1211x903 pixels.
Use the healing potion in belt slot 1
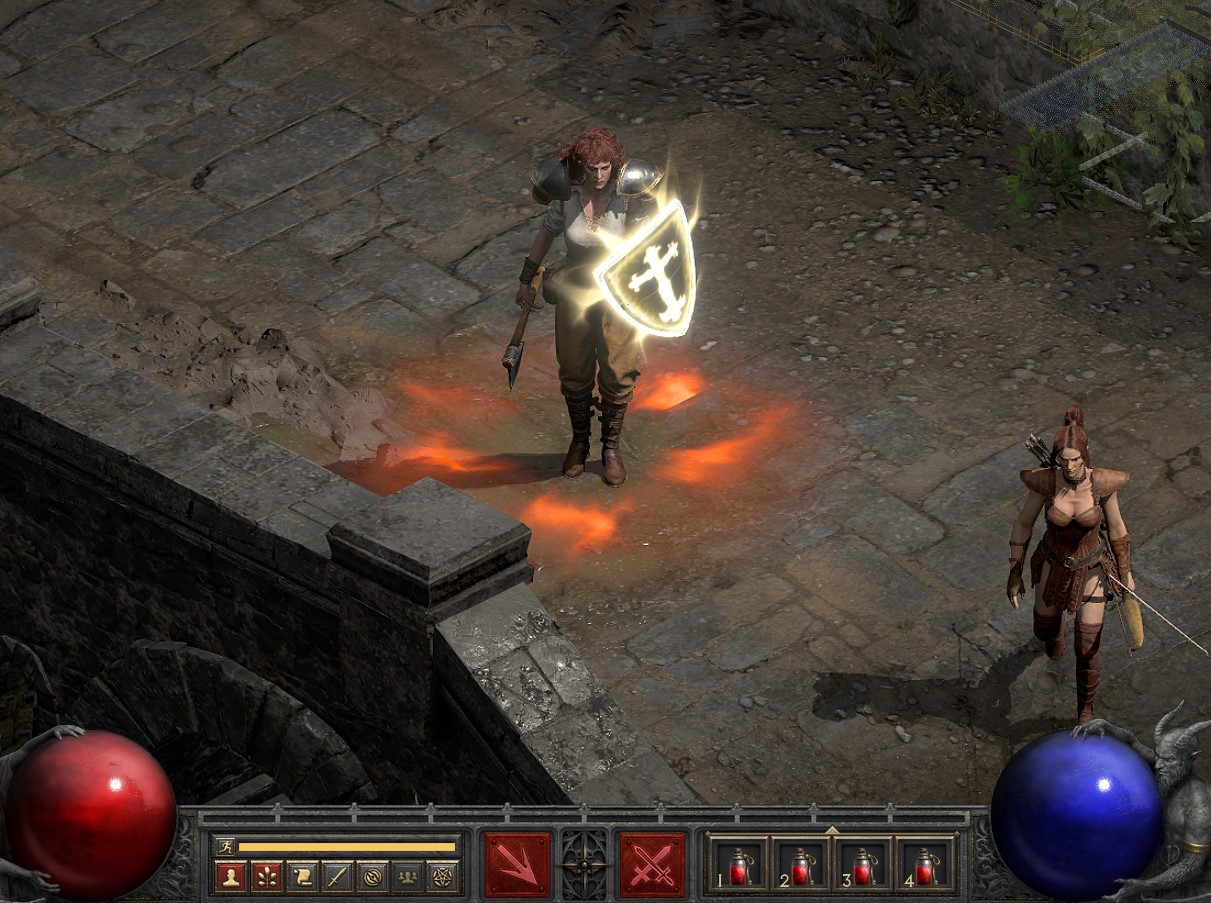[738, 866]
